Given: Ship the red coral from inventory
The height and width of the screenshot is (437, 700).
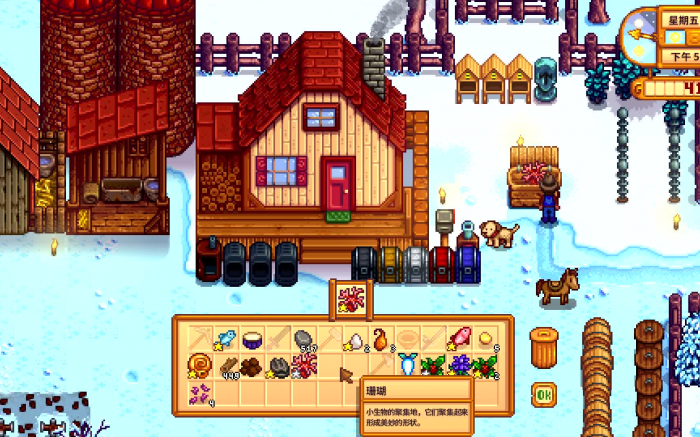Looking at the screenshot, I should pos(304,365).
